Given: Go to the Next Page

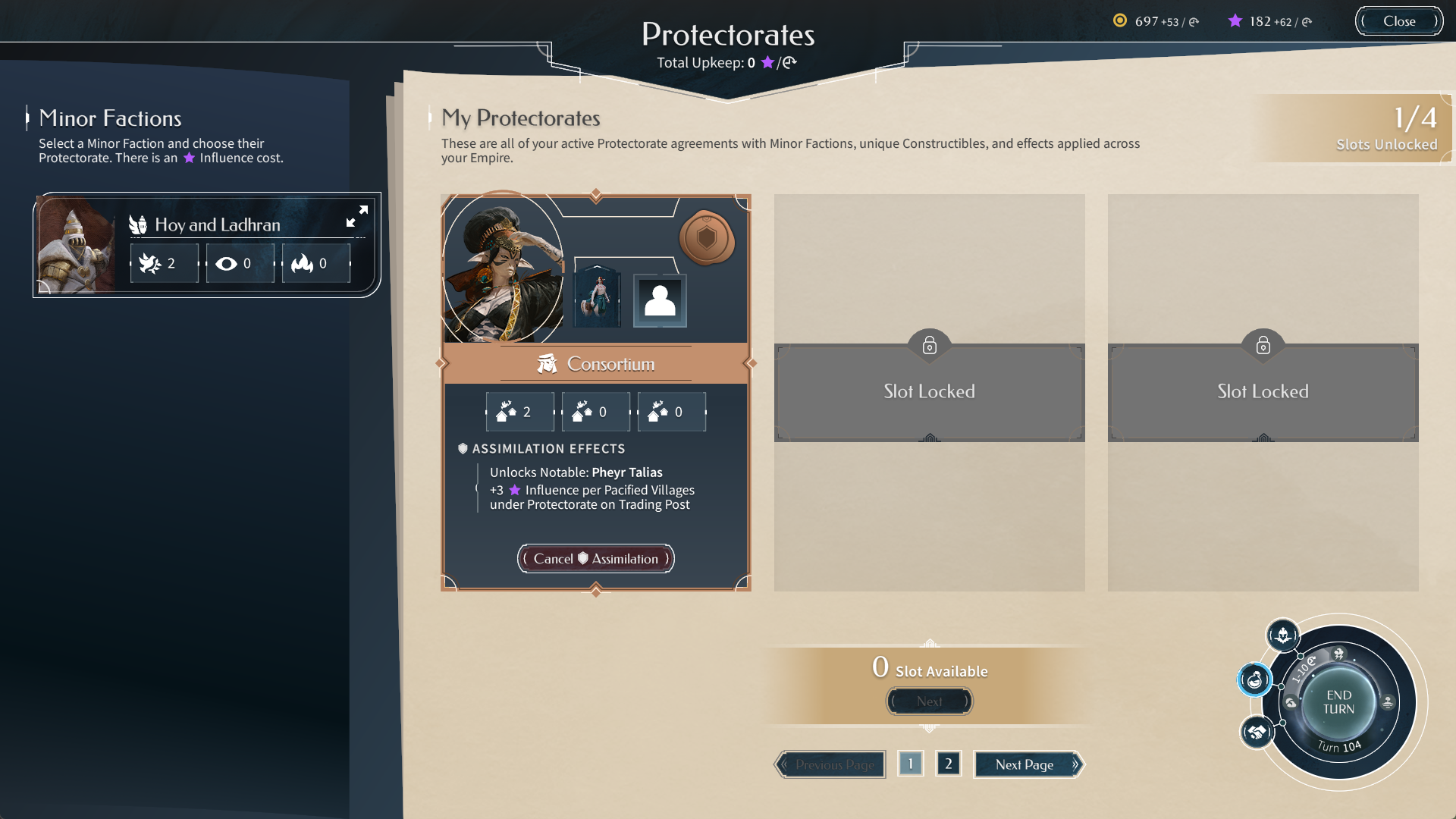Looking at the screenshot, I should (1028, 764).
